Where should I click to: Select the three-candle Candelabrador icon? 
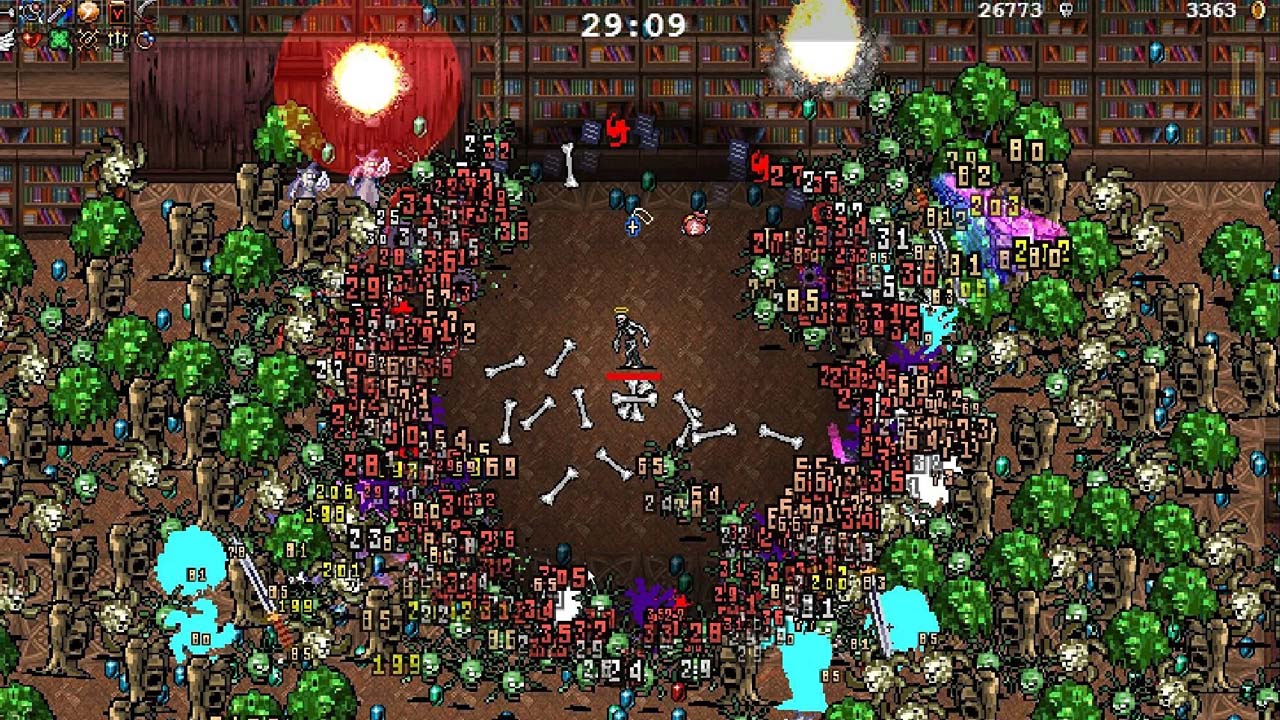click(118, 40)
